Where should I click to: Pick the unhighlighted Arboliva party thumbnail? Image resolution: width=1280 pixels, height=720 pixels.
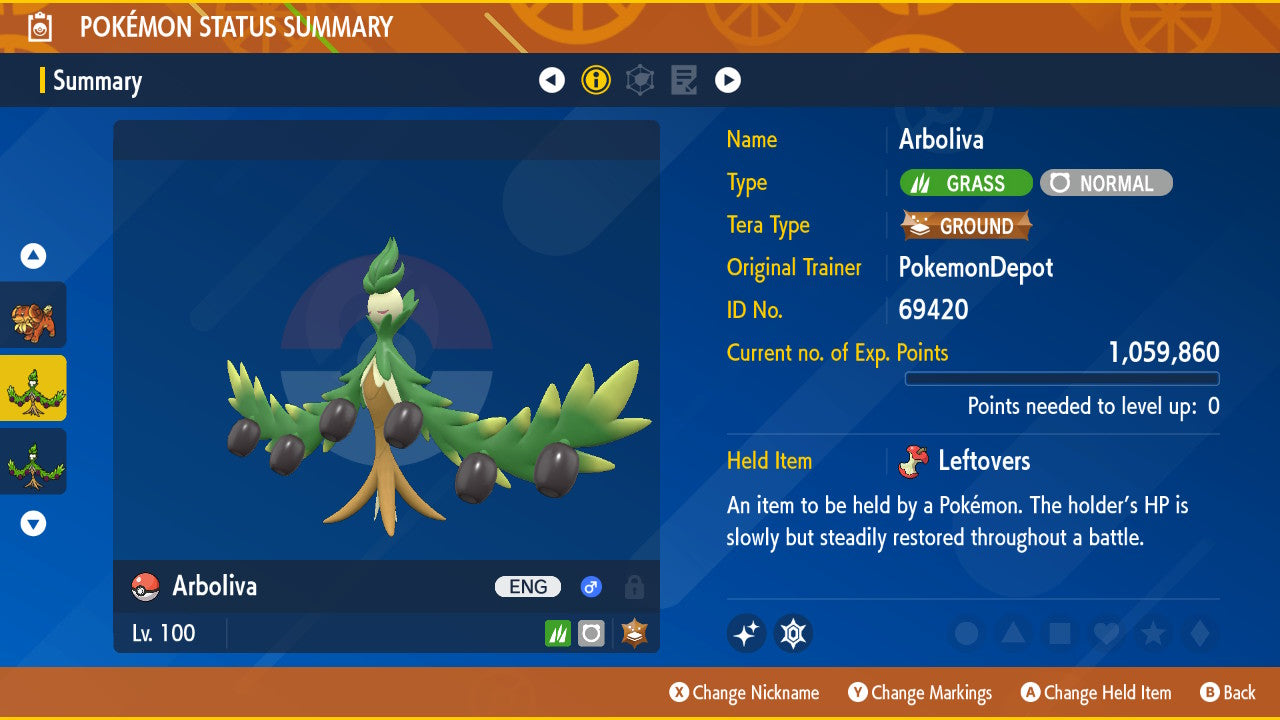click(33, 461)
